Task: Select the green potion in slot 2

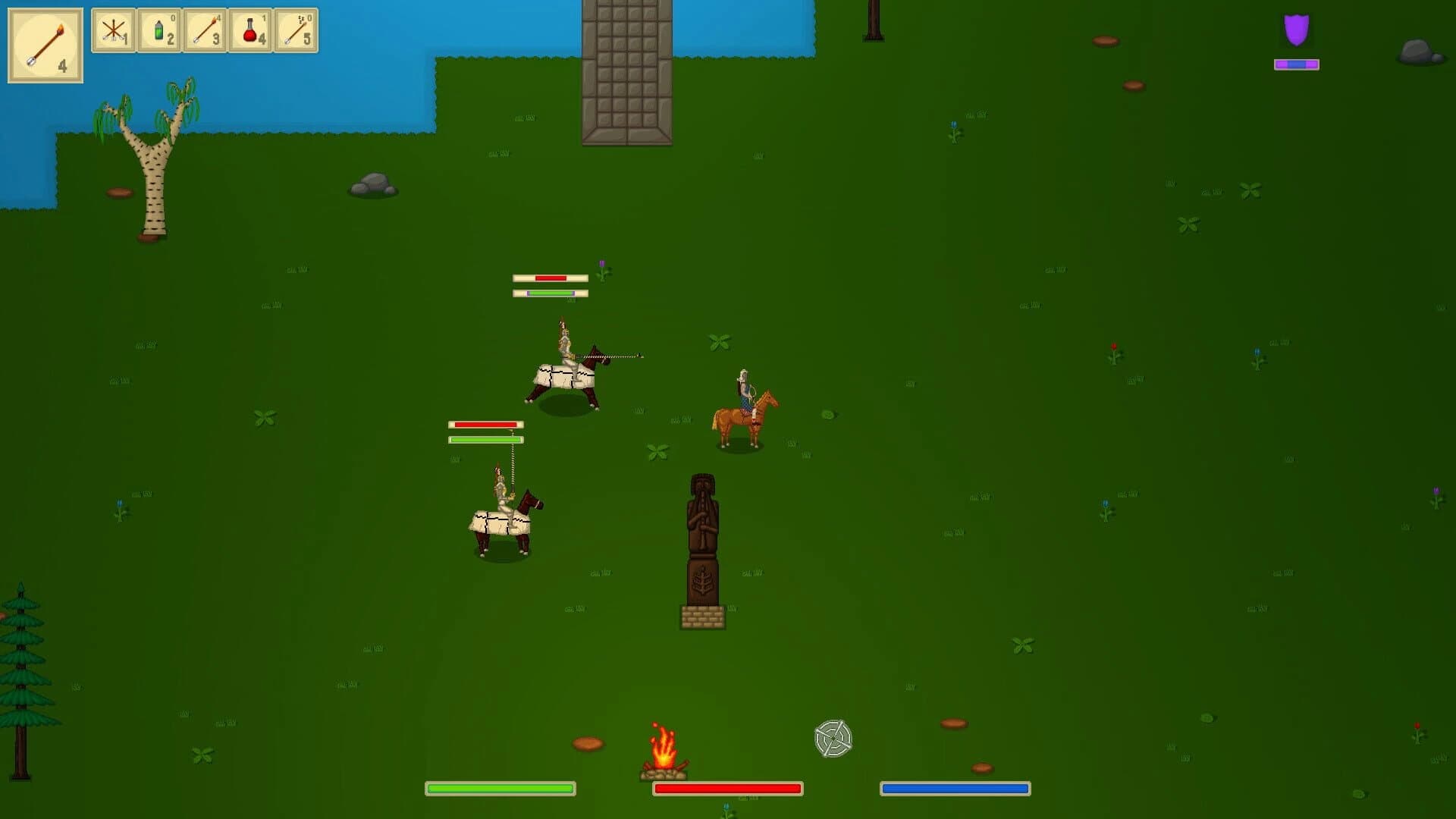Action: (x=158, y=31)
